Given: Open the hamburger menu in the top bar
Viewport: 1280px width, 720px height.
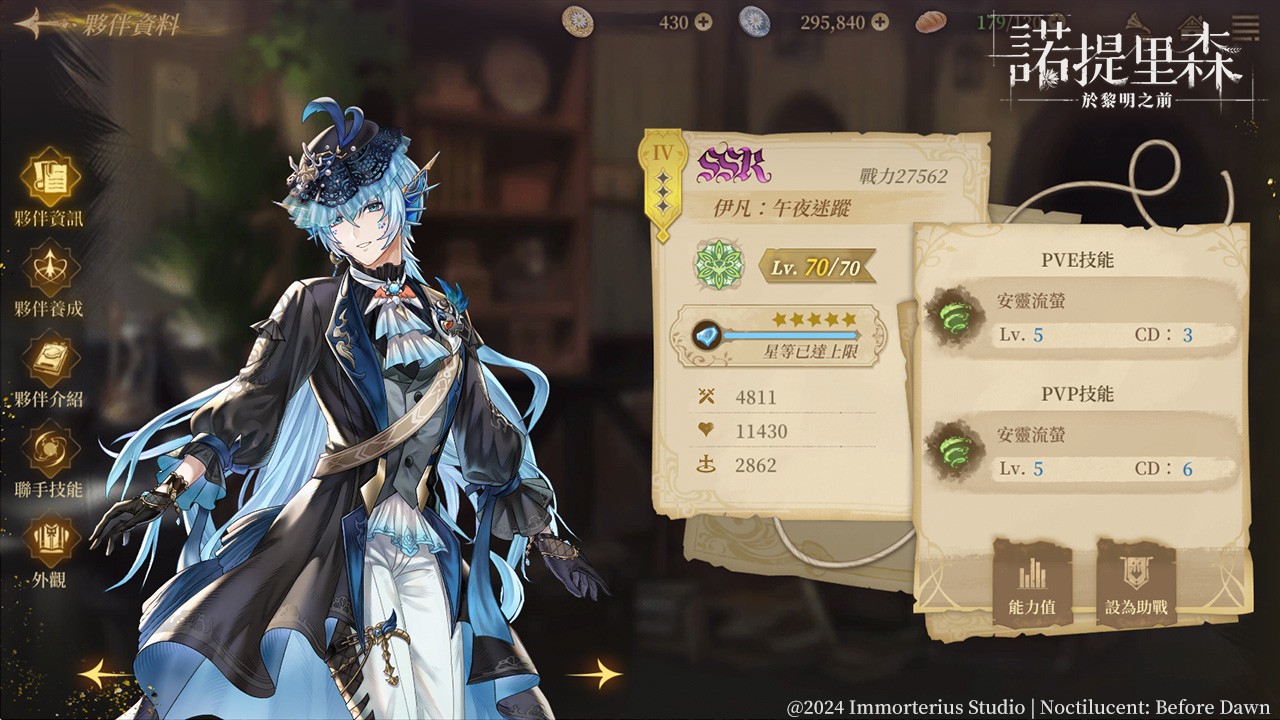Looking at the screenshot, I should pyautogui.click(x=1245, y=22).
